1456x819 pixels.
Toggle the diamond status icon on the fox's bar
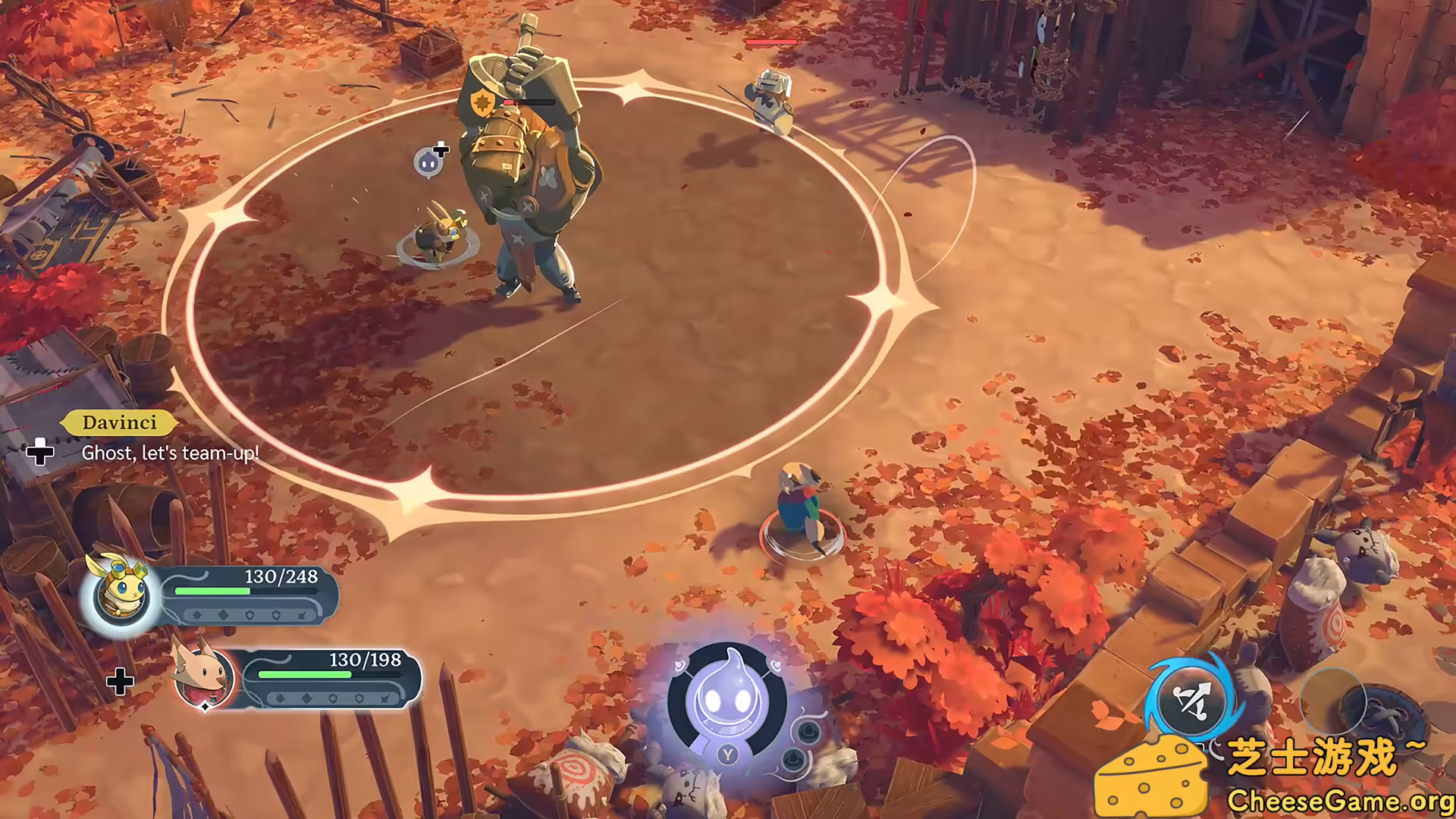tap(308, 698)
